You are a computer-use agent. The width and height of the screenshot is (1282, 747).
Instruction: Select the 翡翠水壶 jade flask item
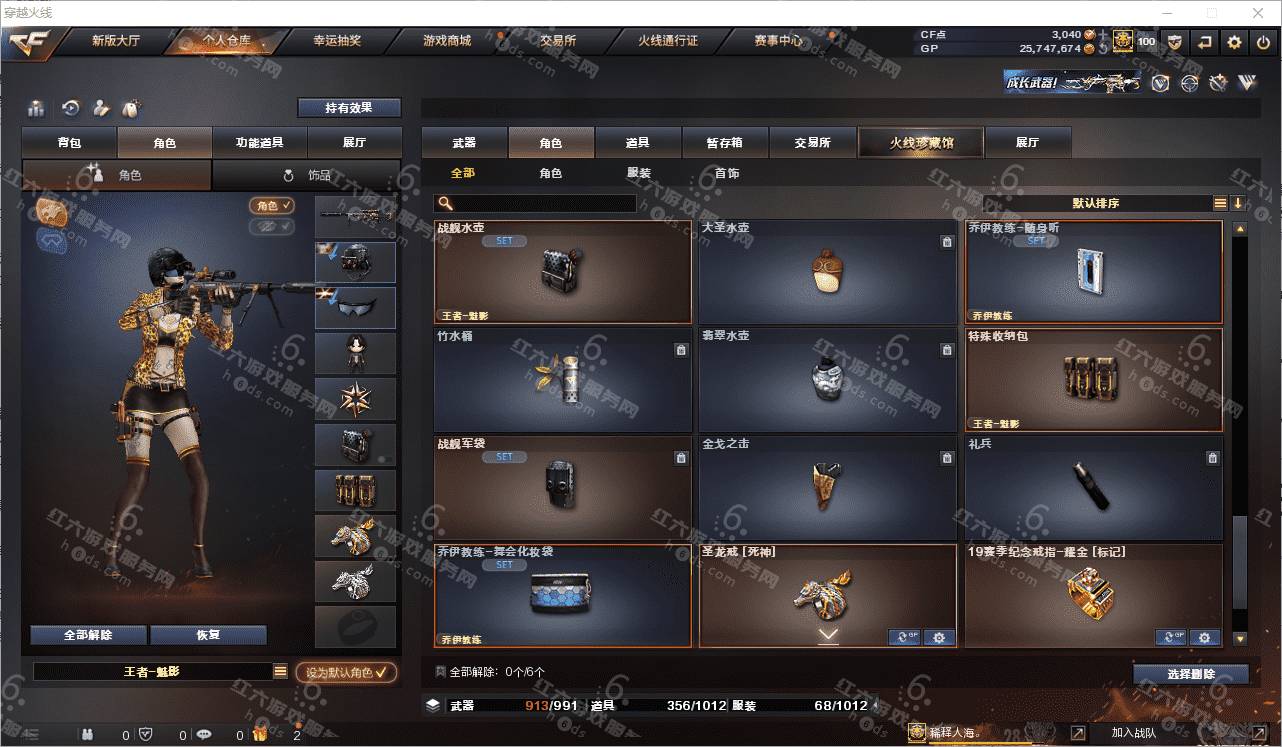(826, 380)
